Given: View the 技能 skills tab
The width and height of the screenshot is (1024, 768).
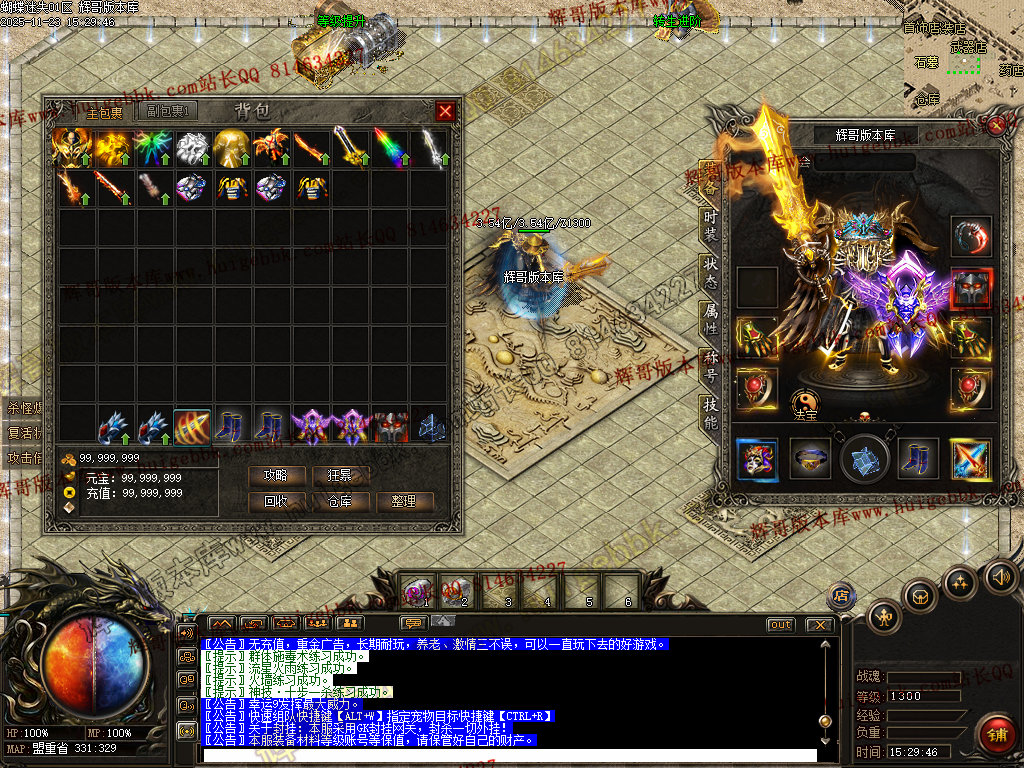Looking at the screenshot, I should 710,412.
